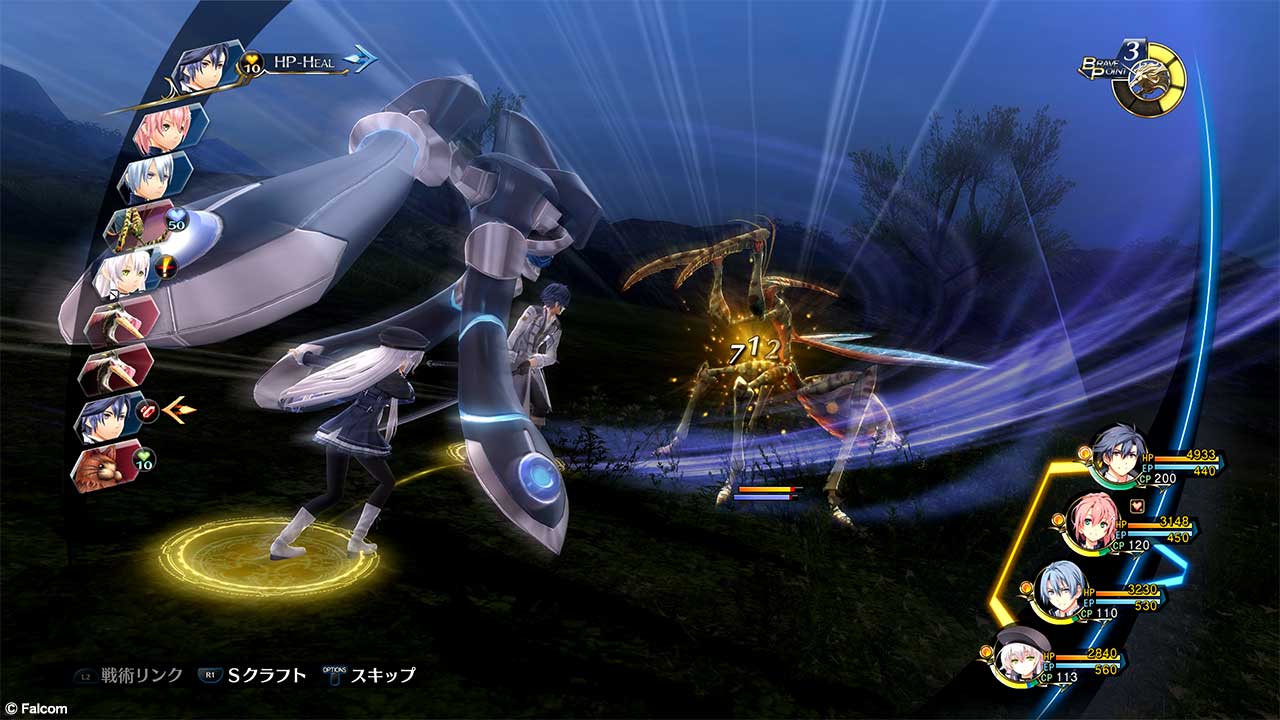The image size is (1280, 720).
Task: Select the top turn-order portrait beside HP-Heal
Action: tap(206, 66)
